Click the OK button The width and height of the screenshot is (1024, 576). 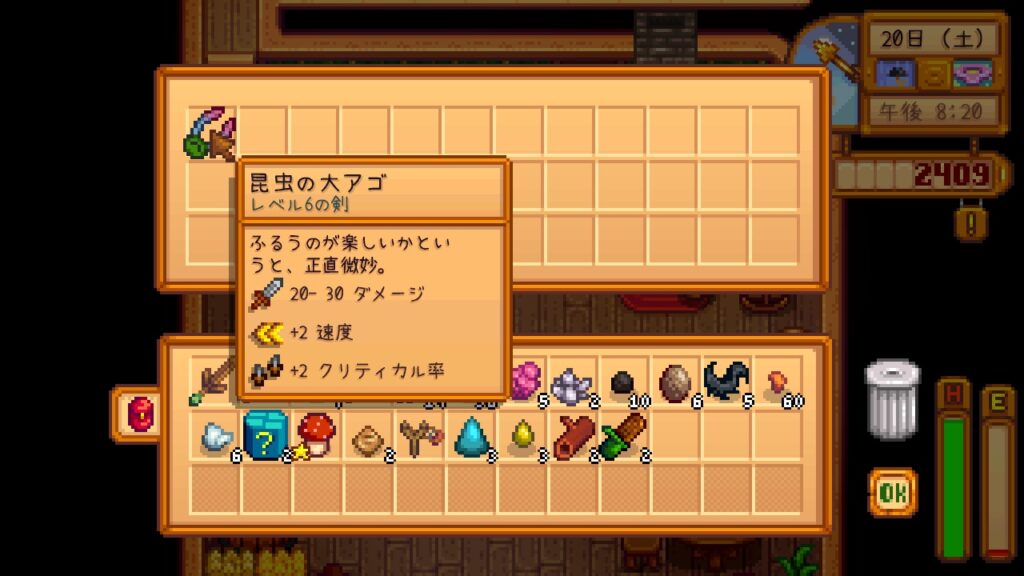click(x=892, y=493)
